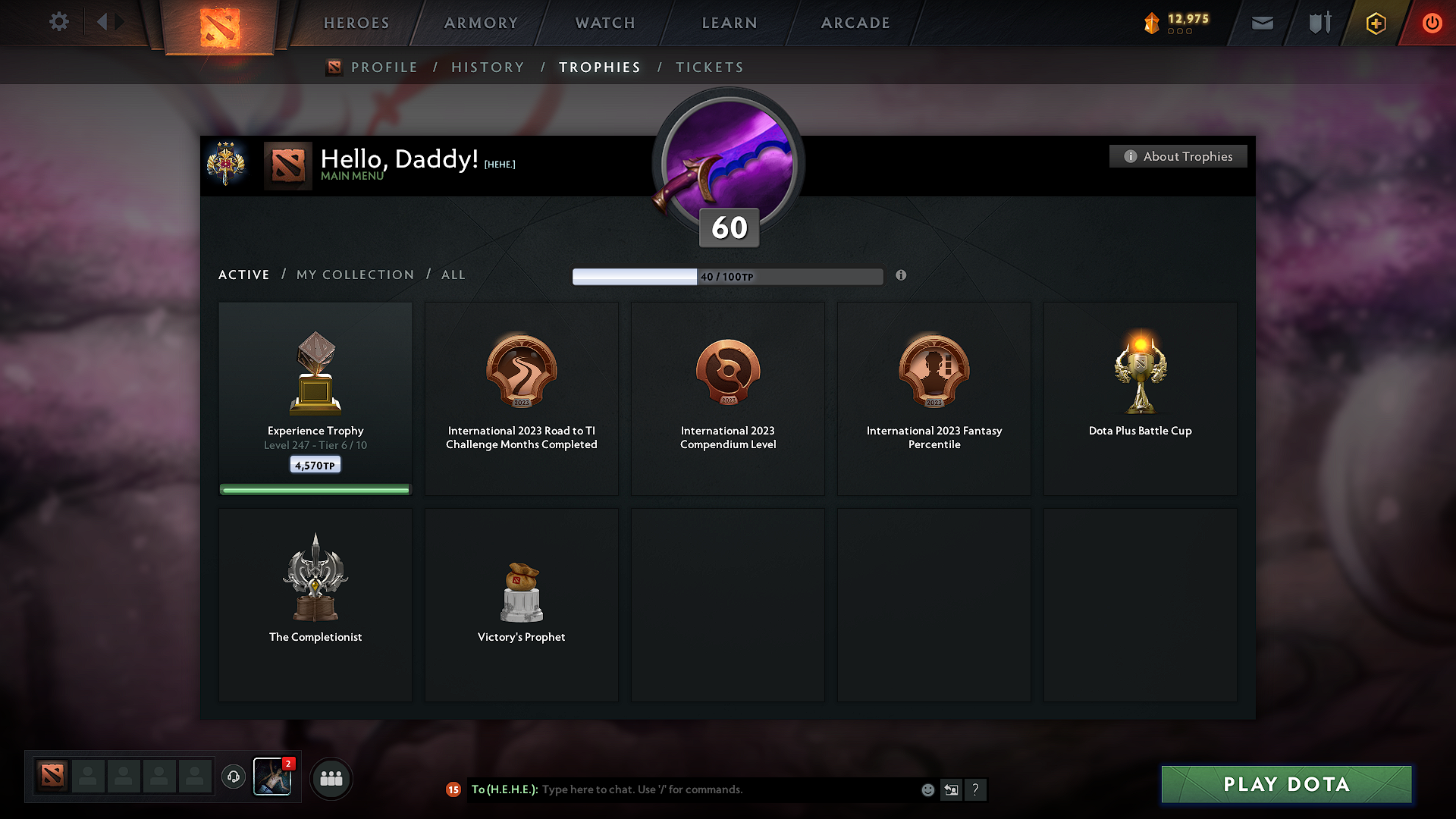1456x819 pixels.
Task: Switch to the MY COLLECTION trophy filter
Action: pyautogui.click(x=354, y=275)
